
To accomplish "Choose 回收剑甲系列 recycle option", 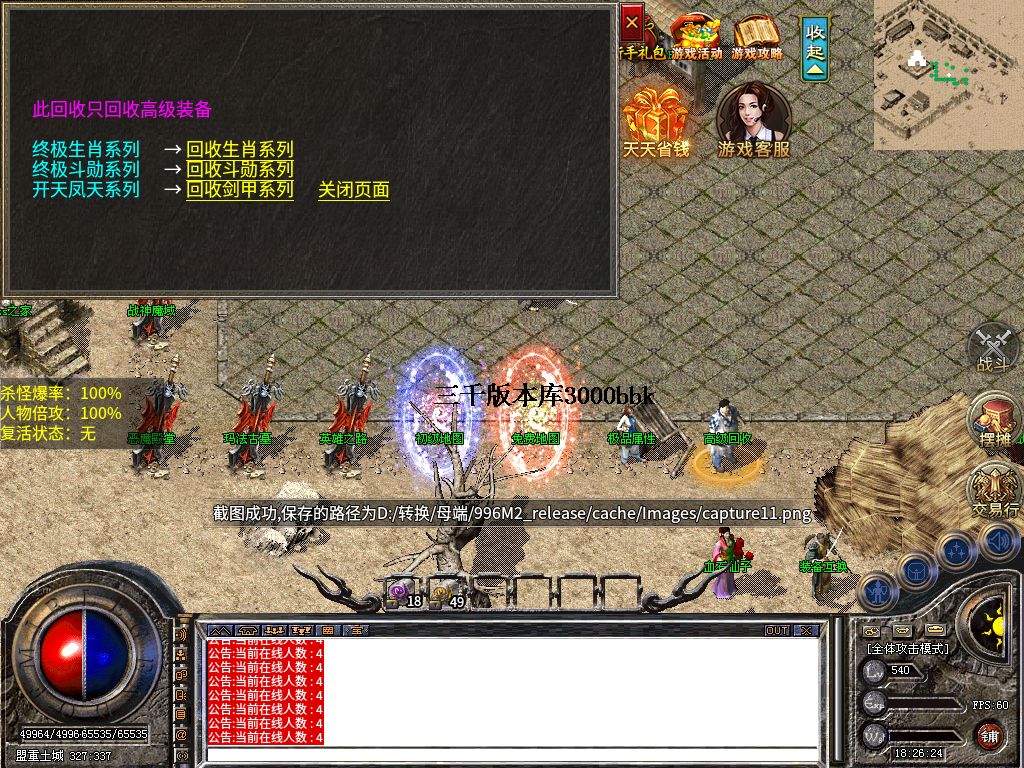I will (240, 190).
